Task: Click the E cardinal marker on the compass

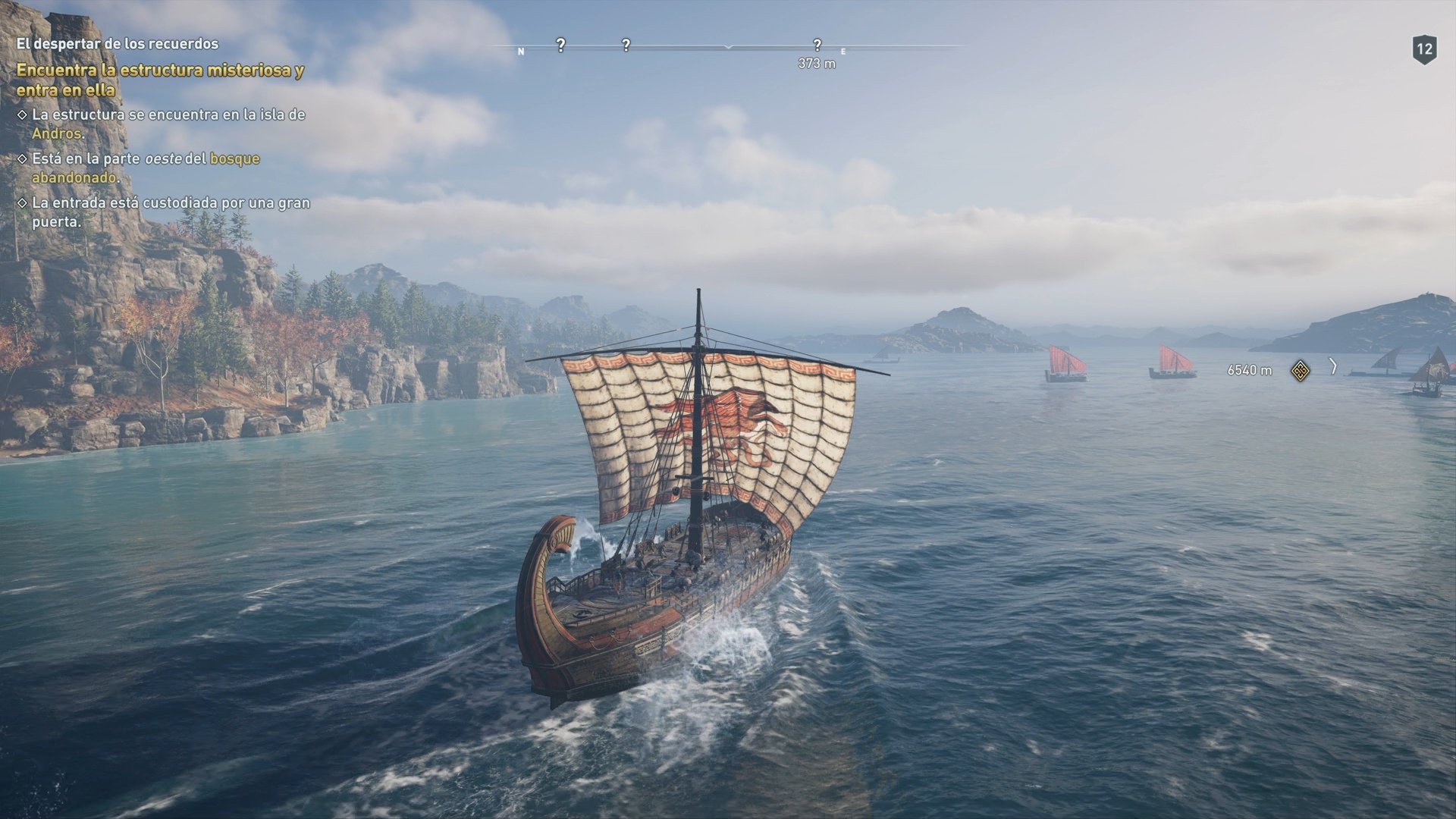Action: (x=843, y=52)
